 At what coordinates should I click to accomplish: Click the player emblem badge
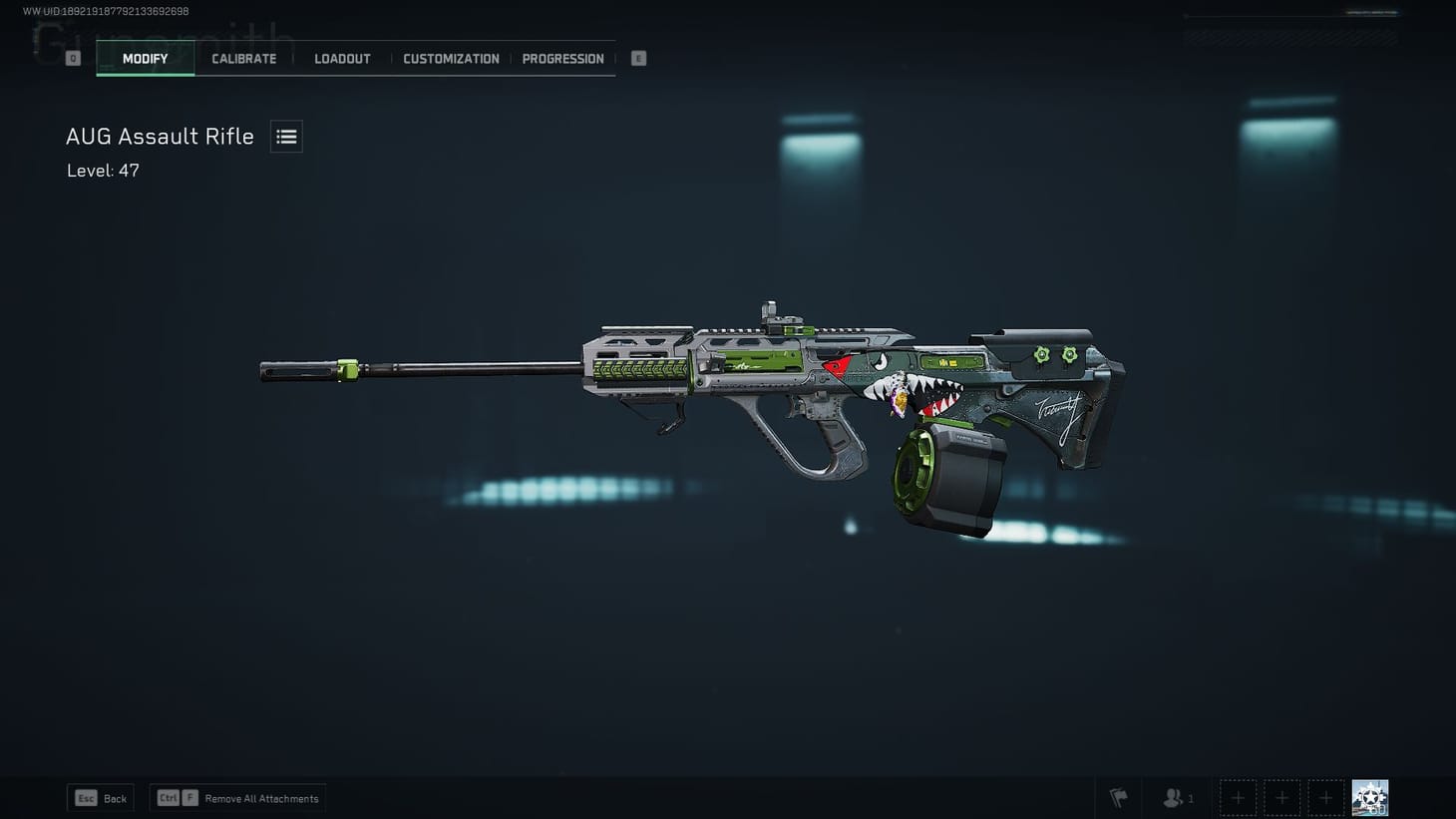[1368, 796]
